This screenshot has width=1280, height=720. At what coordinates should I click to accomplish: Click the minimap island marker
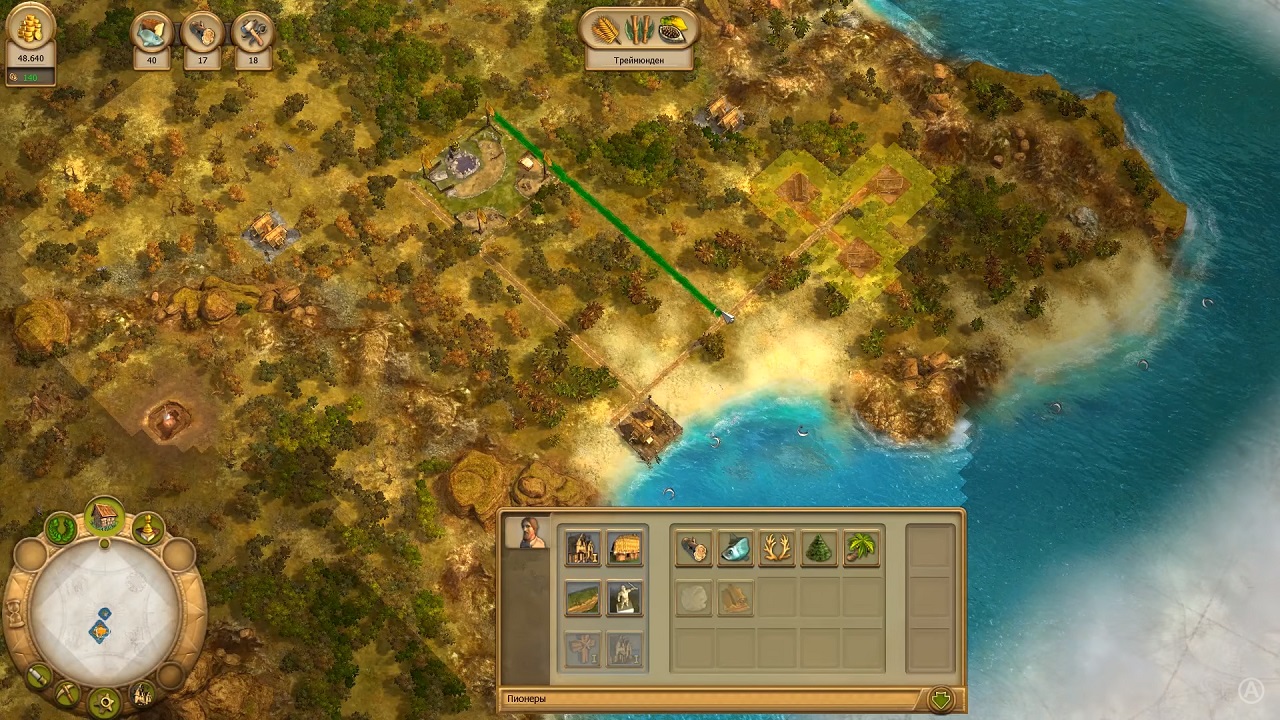click(101, 630)
